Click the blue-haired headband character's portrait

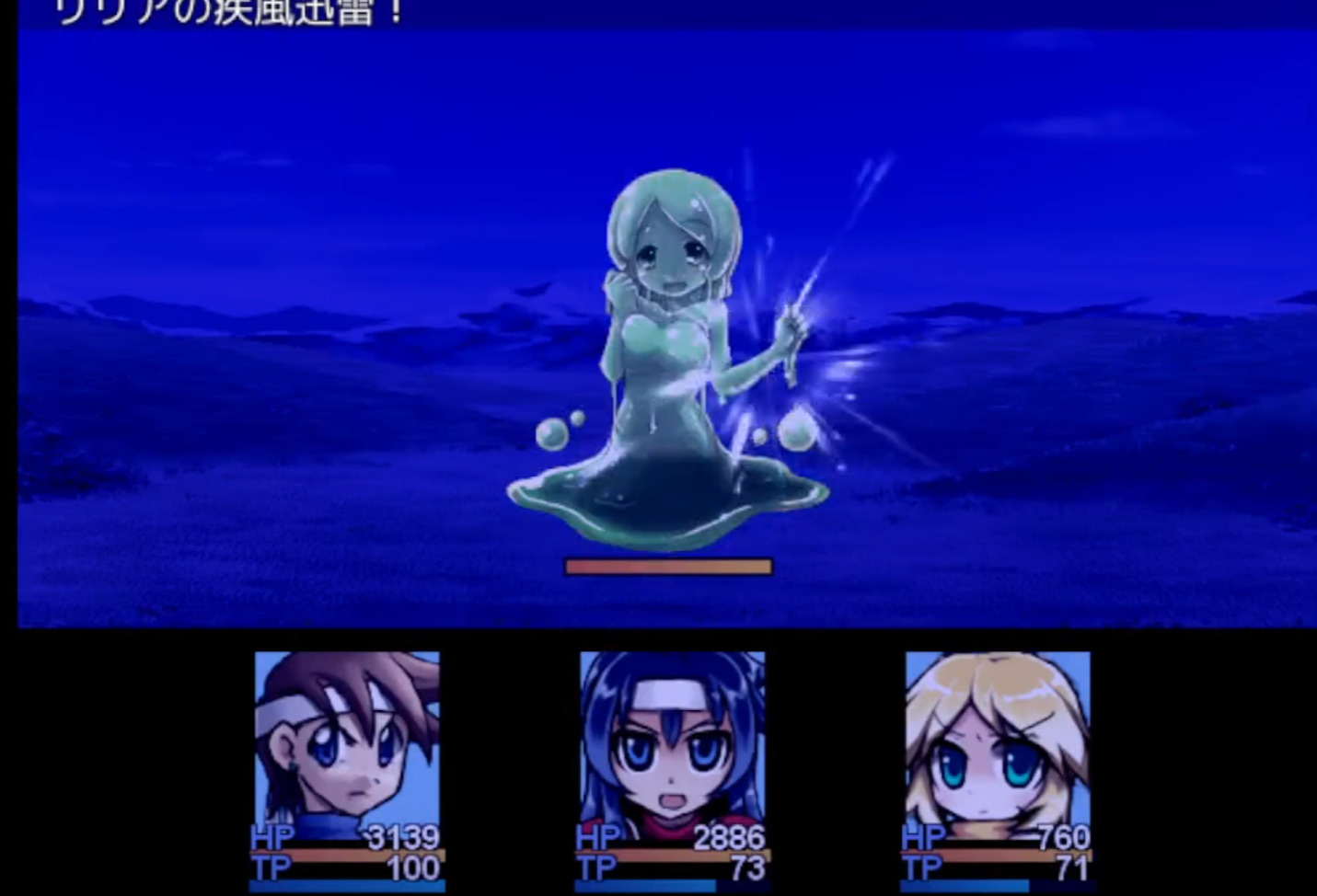[x=673, y=745]
